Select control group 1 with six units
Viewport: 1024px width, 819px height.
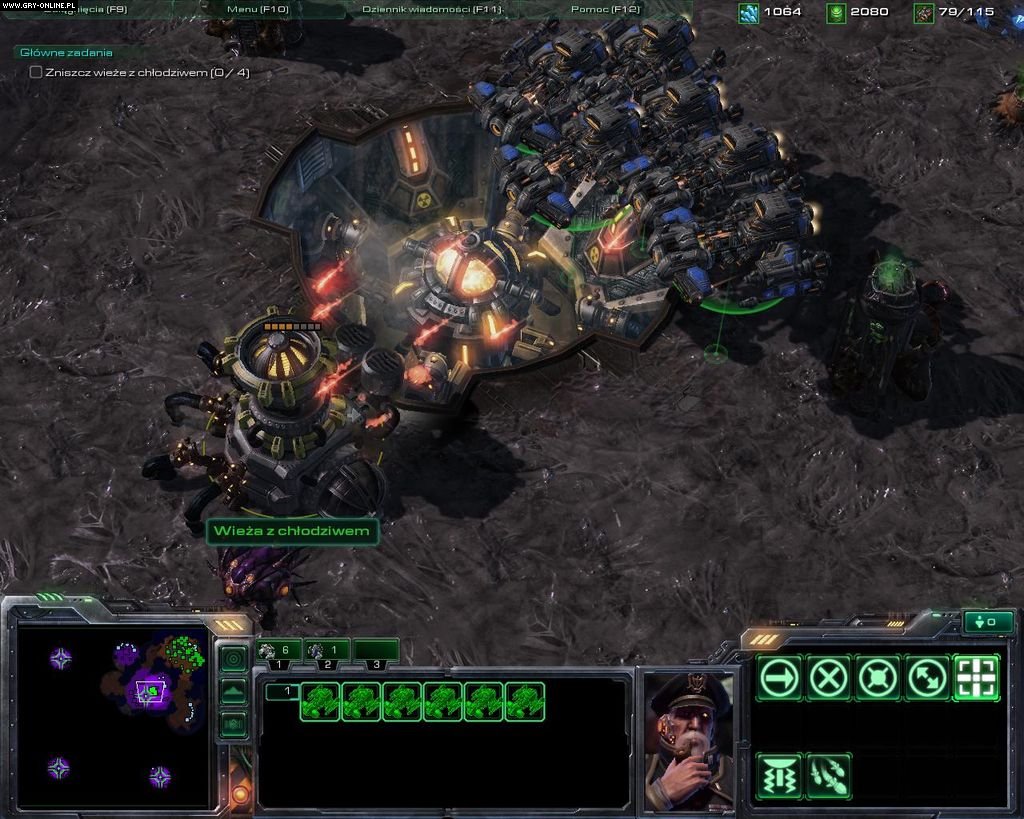point(279,651)
